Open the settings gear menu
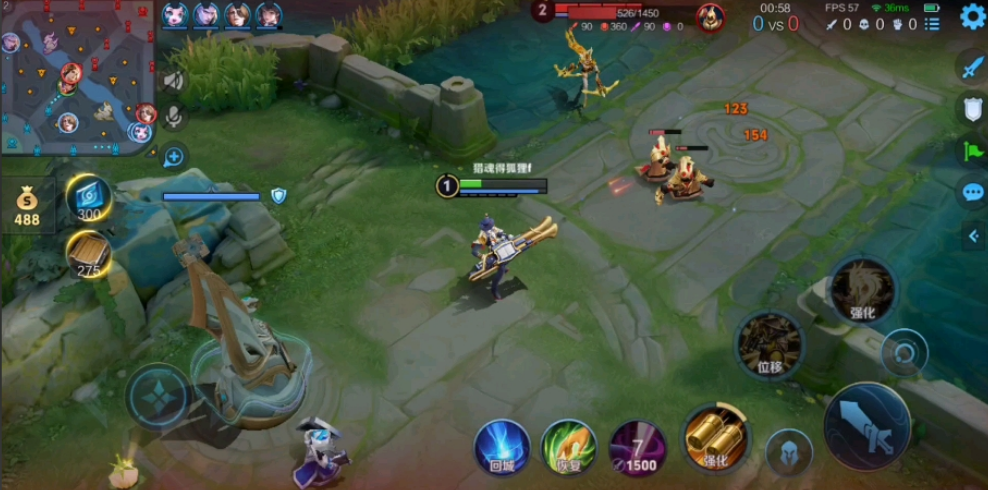 (x=972, y=17)
